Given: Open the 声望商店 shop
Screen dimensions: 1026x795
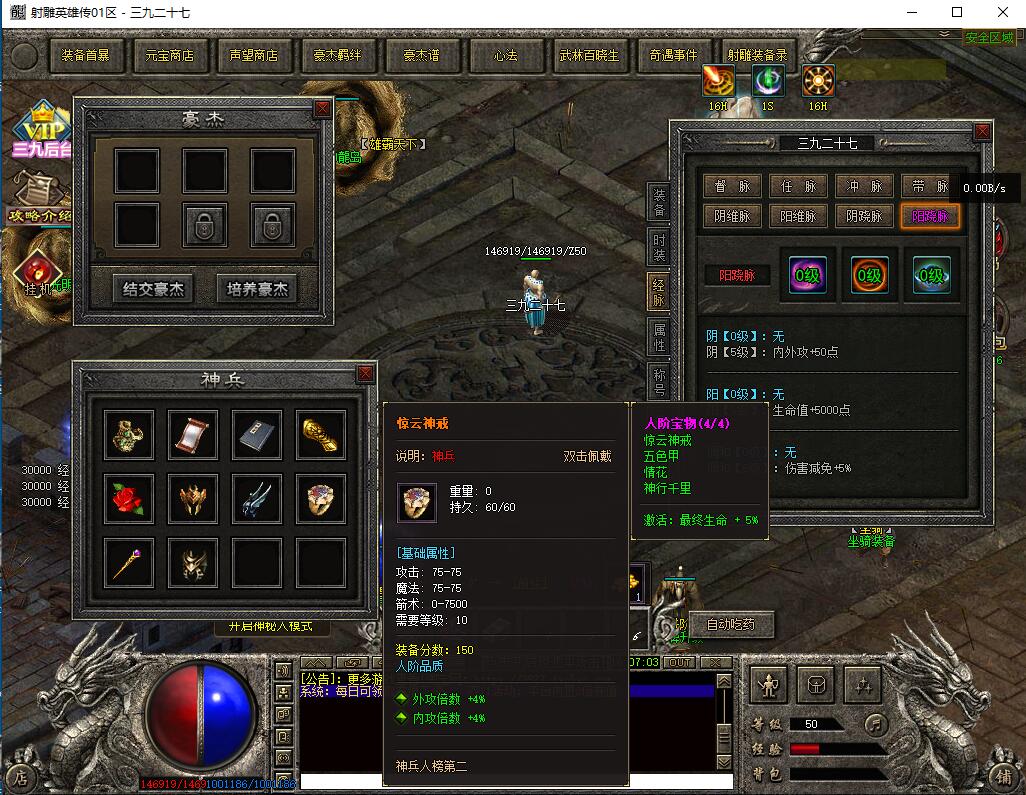Looking at the screenshot, I should point(254,56).
